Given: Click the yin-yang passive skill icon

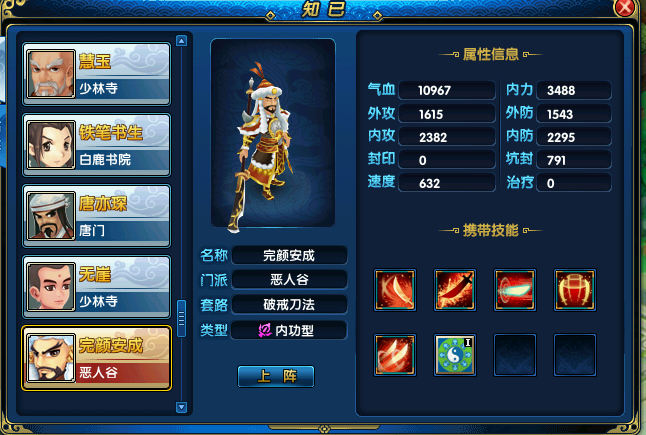Looking at the screenshot, I should tap(455, 354).
